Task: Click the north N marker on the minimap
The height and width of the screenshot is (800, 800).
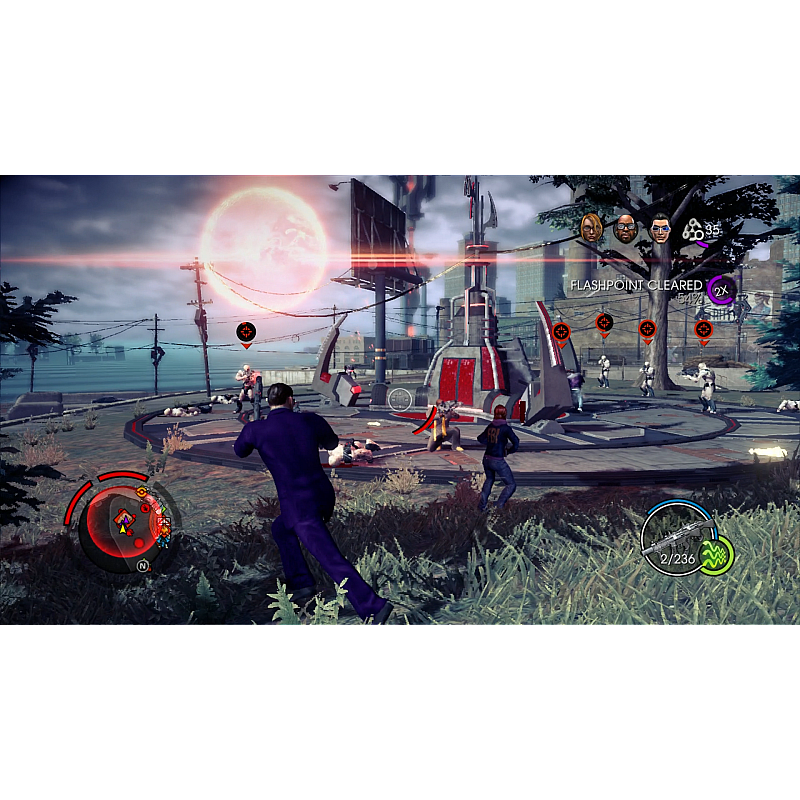Action: 142,565
